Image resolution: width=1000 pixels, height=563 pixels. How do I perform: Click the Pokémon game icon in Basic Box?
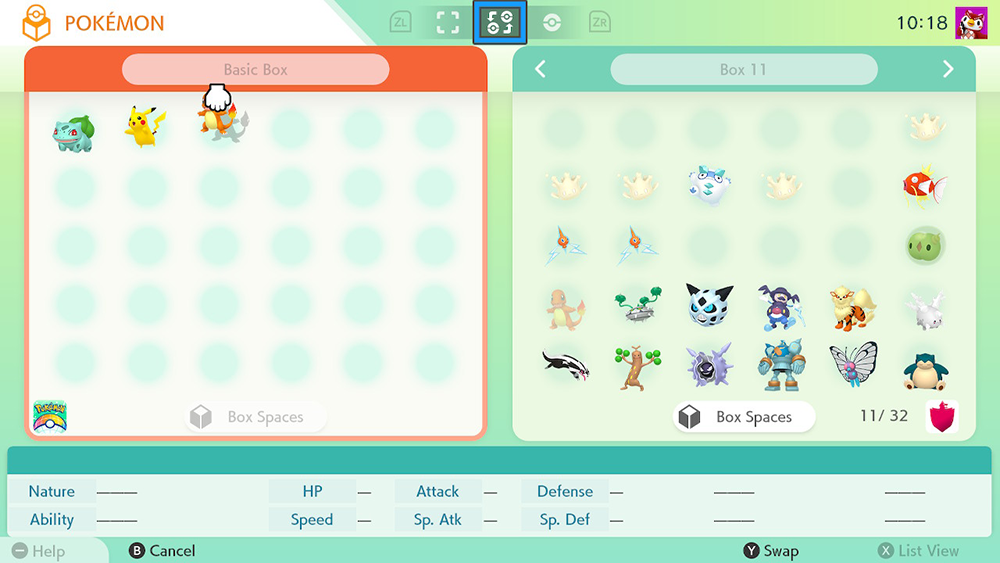[50, 415]
